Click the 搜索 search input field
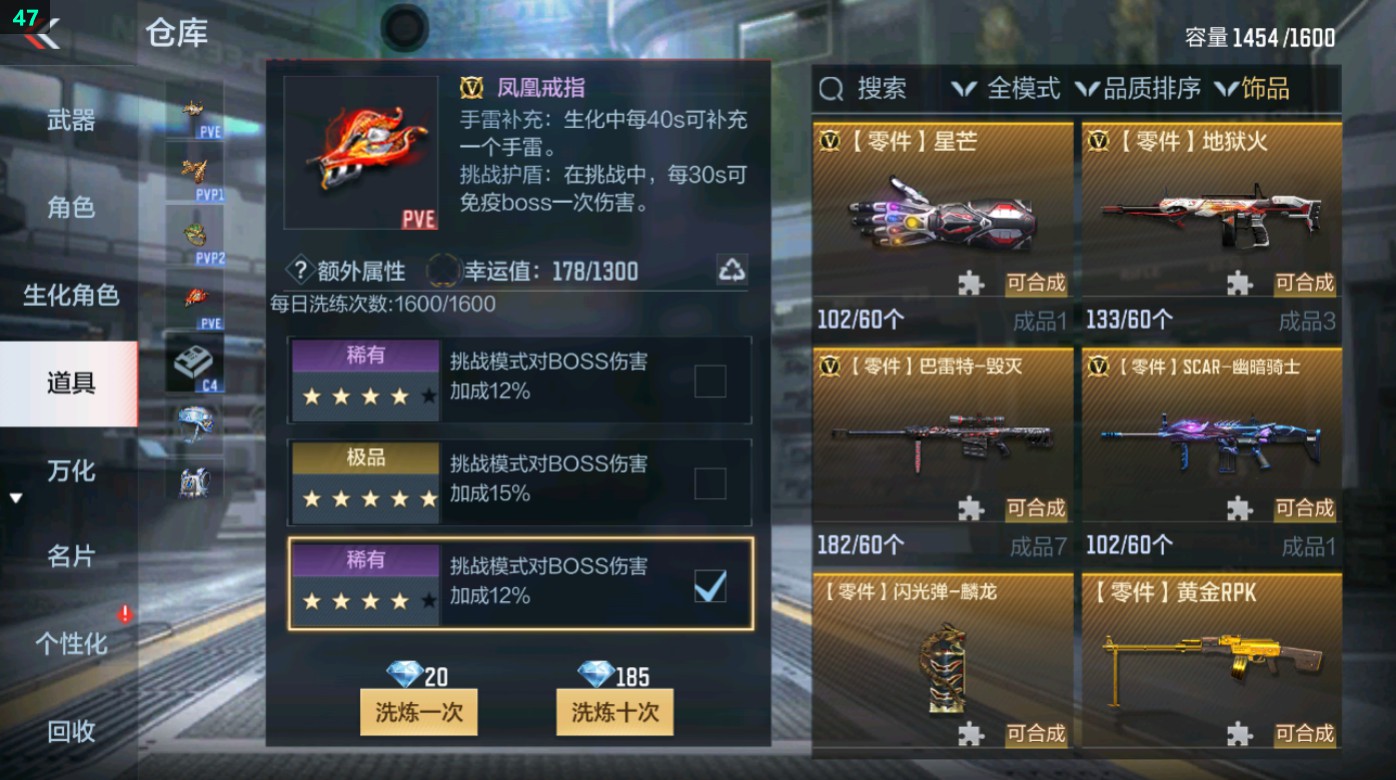Image resolution: width=1396 pixels, height=780 pixels. [880, 89]
